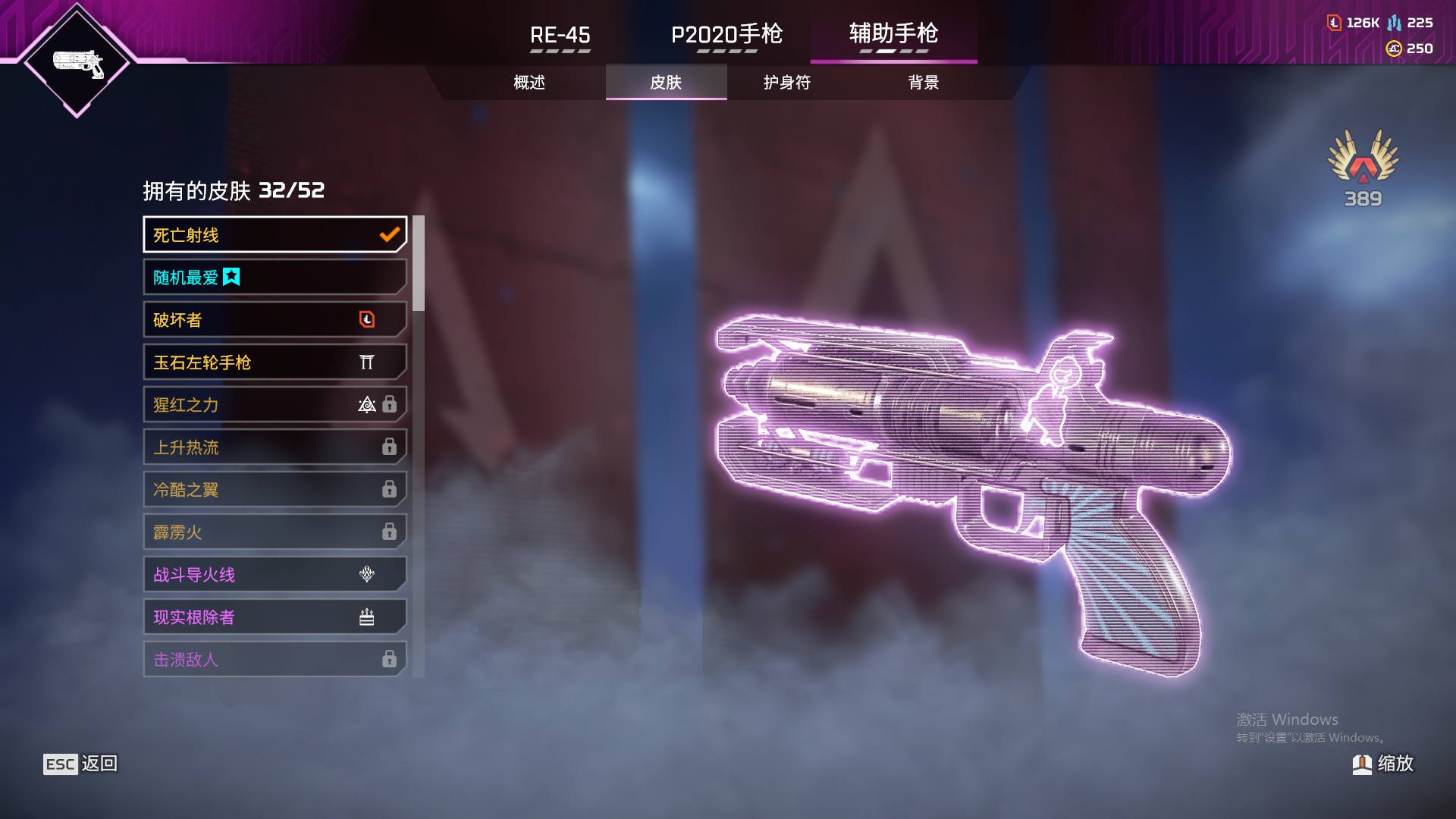Switch to the RE-45 weapon tab
The image size is (1456, 819).
click(560, 35)
